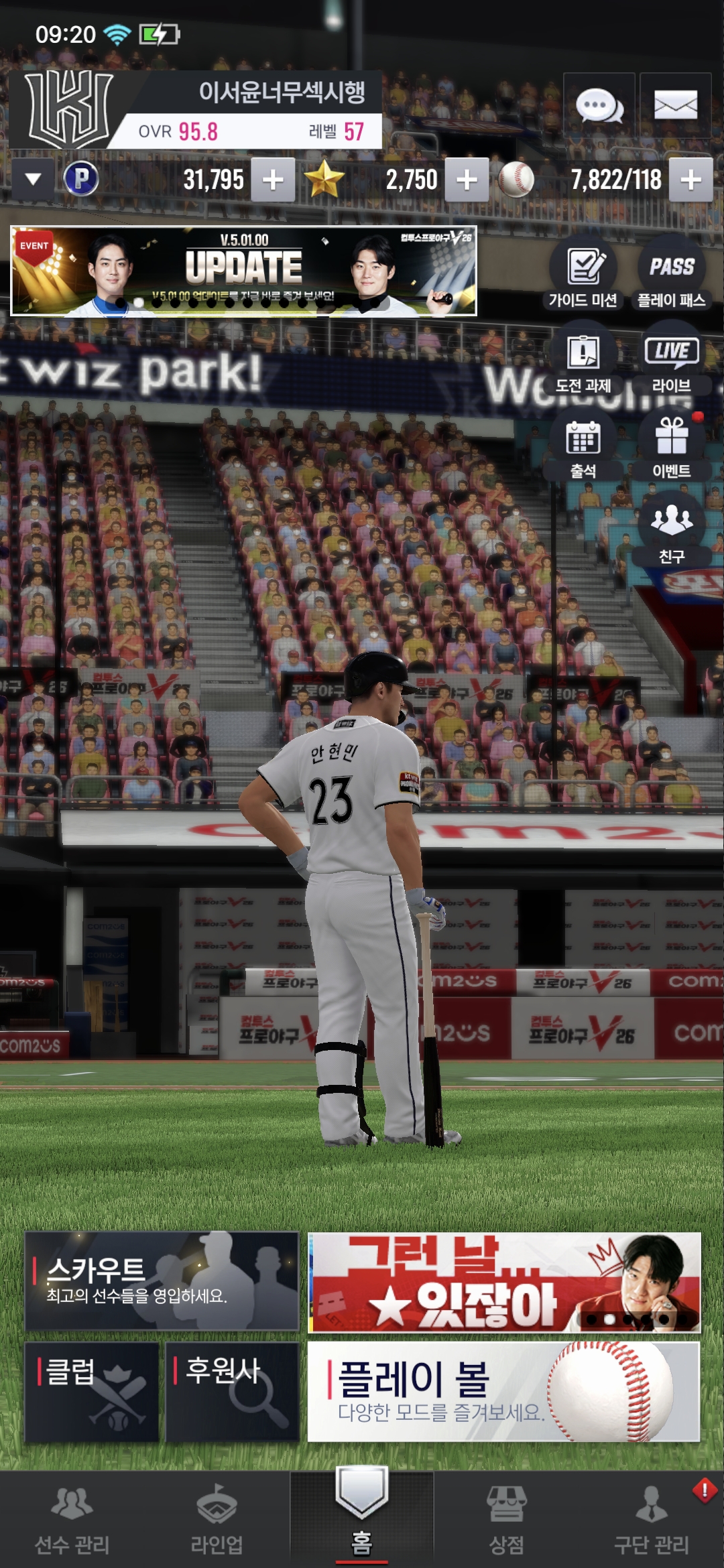The width and height of the screenshot is (724, 1568).
Task: Open the 후원사 sponsor panel
Action: 232,1391
